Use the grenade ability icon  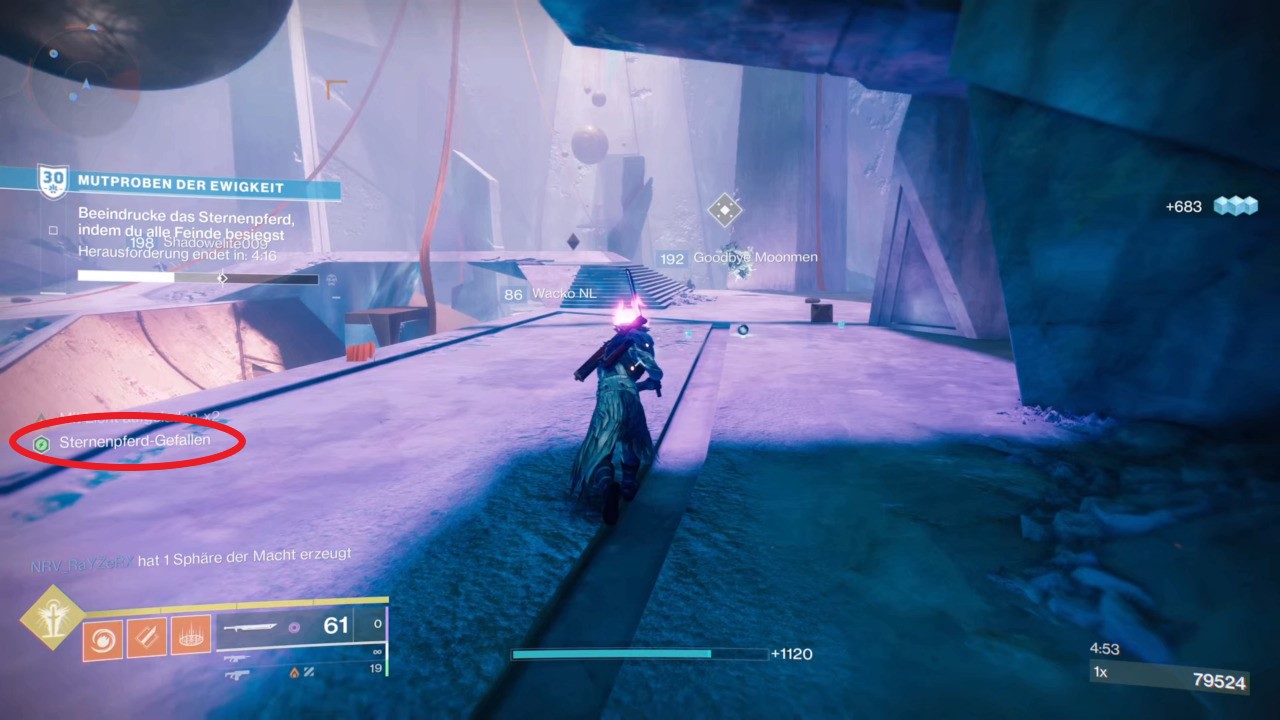(102, 637)
